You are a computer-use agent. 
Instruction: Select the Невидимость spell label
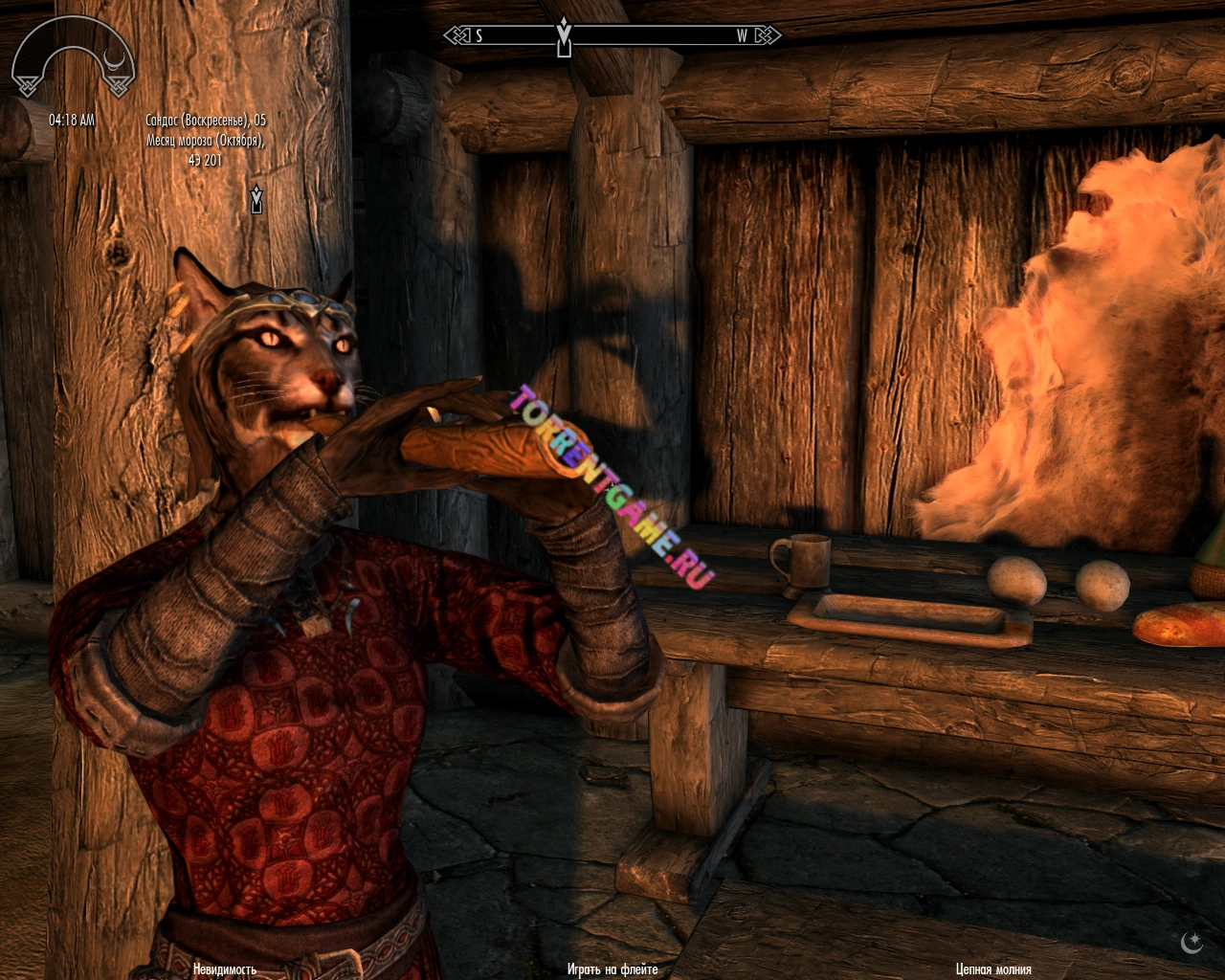[224, 969]
